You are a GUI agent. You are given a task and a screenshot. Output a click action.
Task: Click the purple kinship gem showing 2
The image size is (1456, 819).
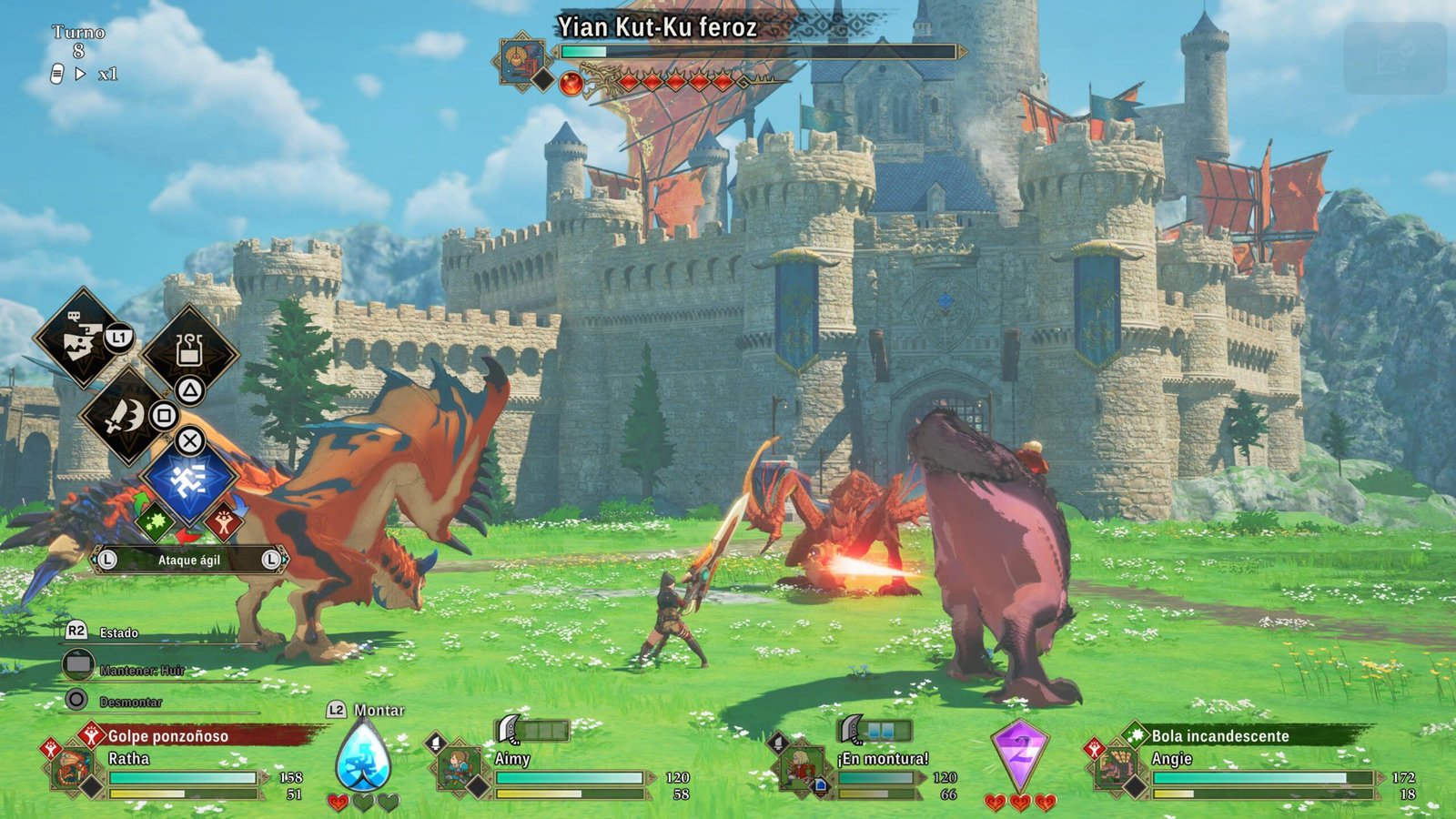click(x=1020, y=754)
